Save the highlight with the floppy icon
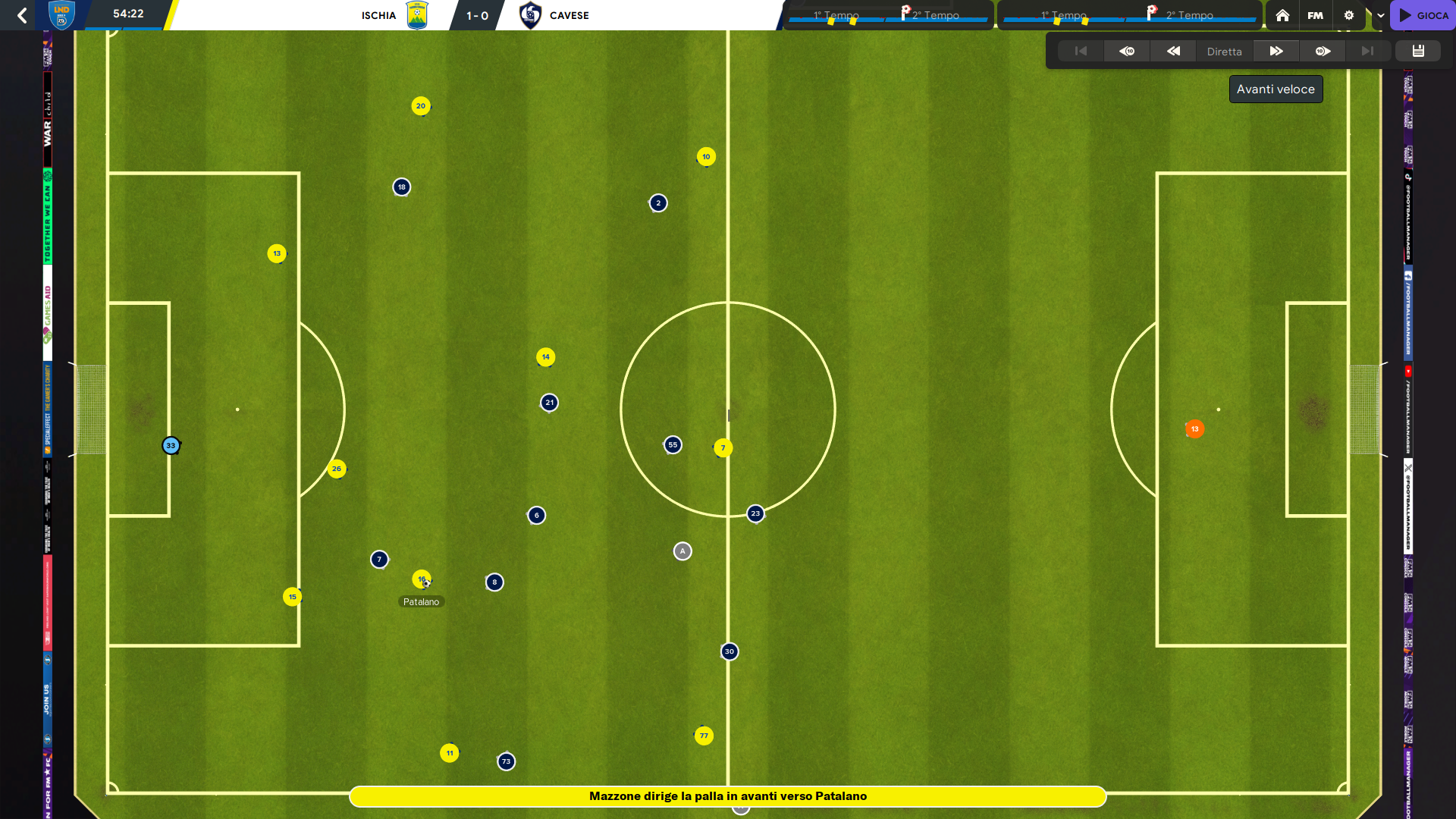 (1418, 51)
